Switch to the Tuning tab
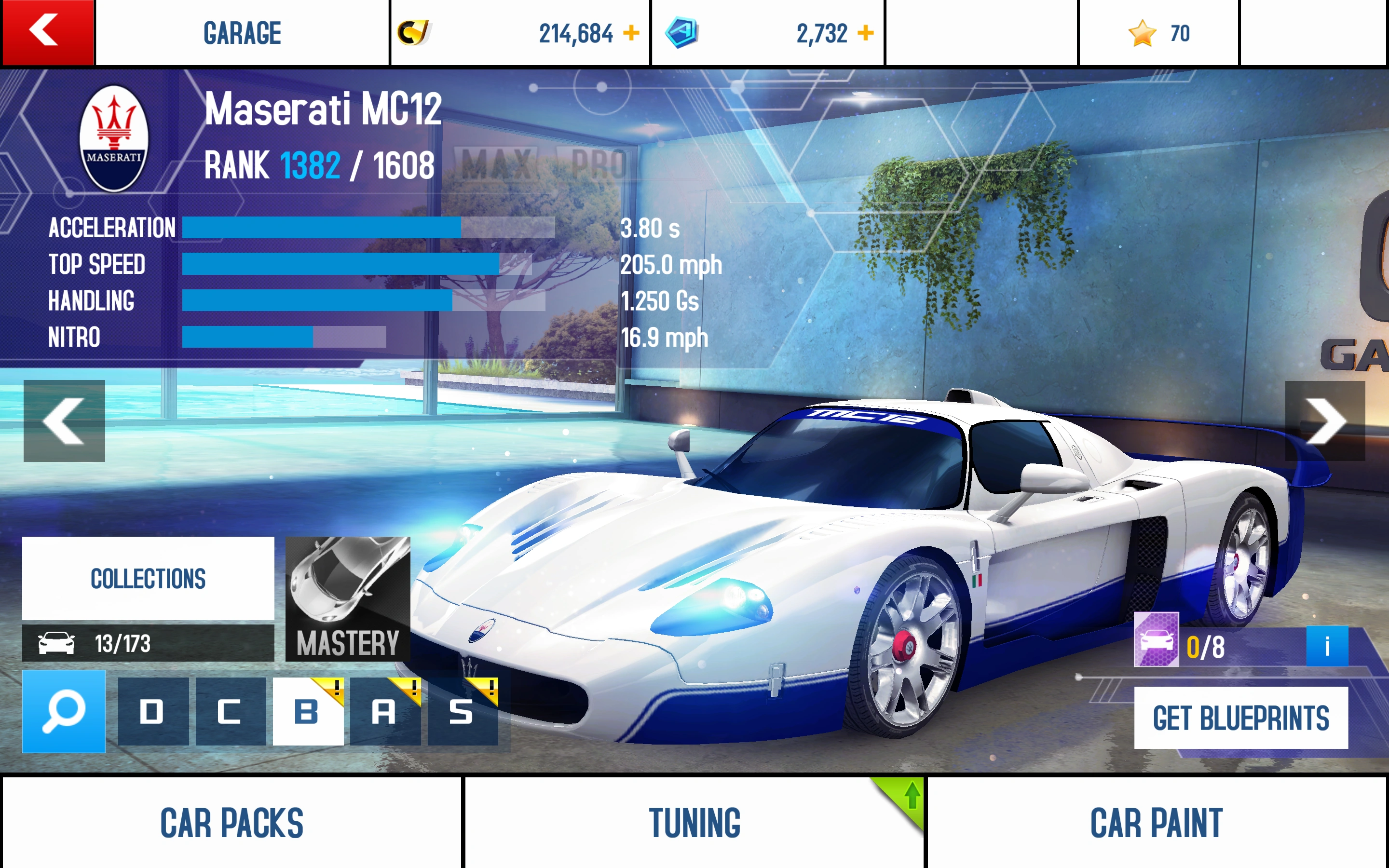This screenshot has height=868, width=1389. [695, 825]
